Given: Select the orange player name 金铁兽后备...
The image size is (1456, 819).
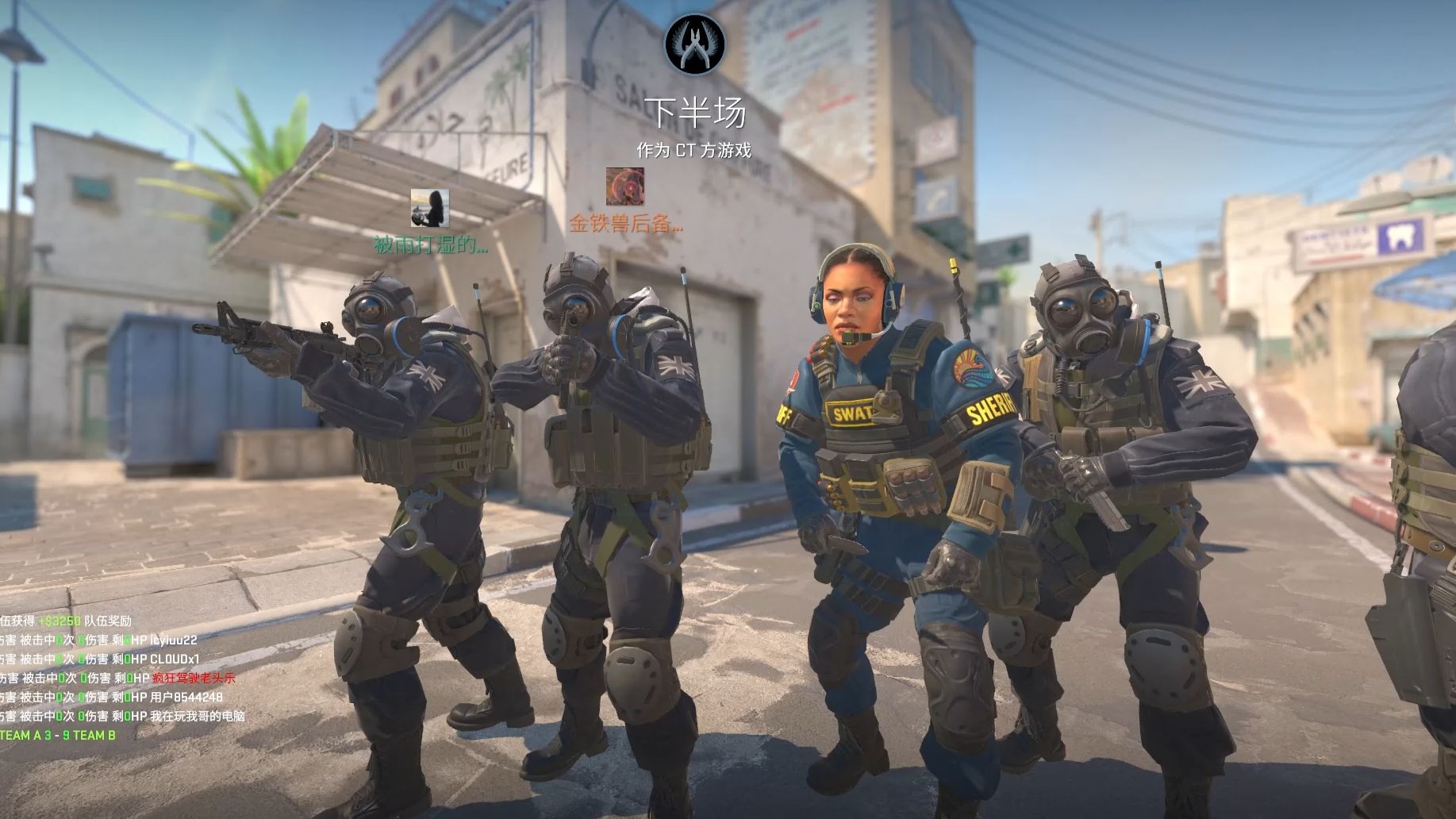Looking at the screenshot, I should point(625,224).
